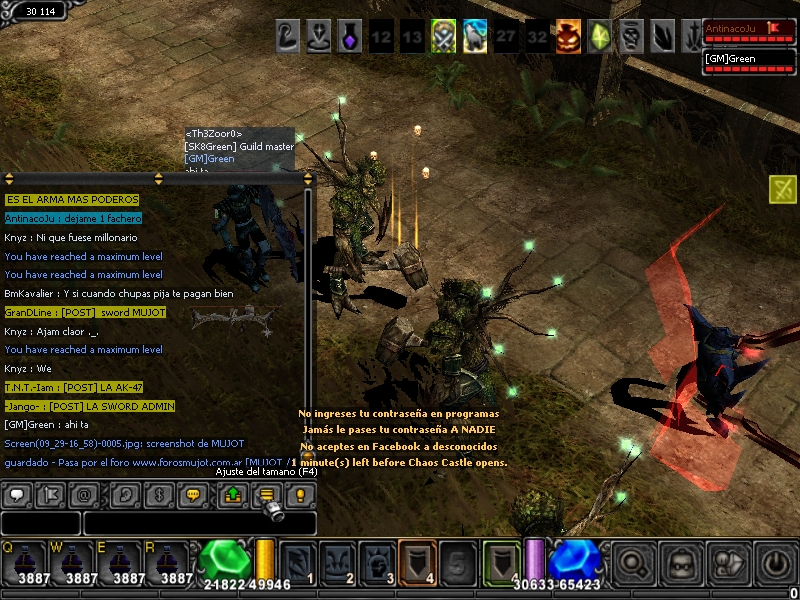The image size is (800, 600).
Task: Open the backpack inventory button
Action: pos(681,563)
